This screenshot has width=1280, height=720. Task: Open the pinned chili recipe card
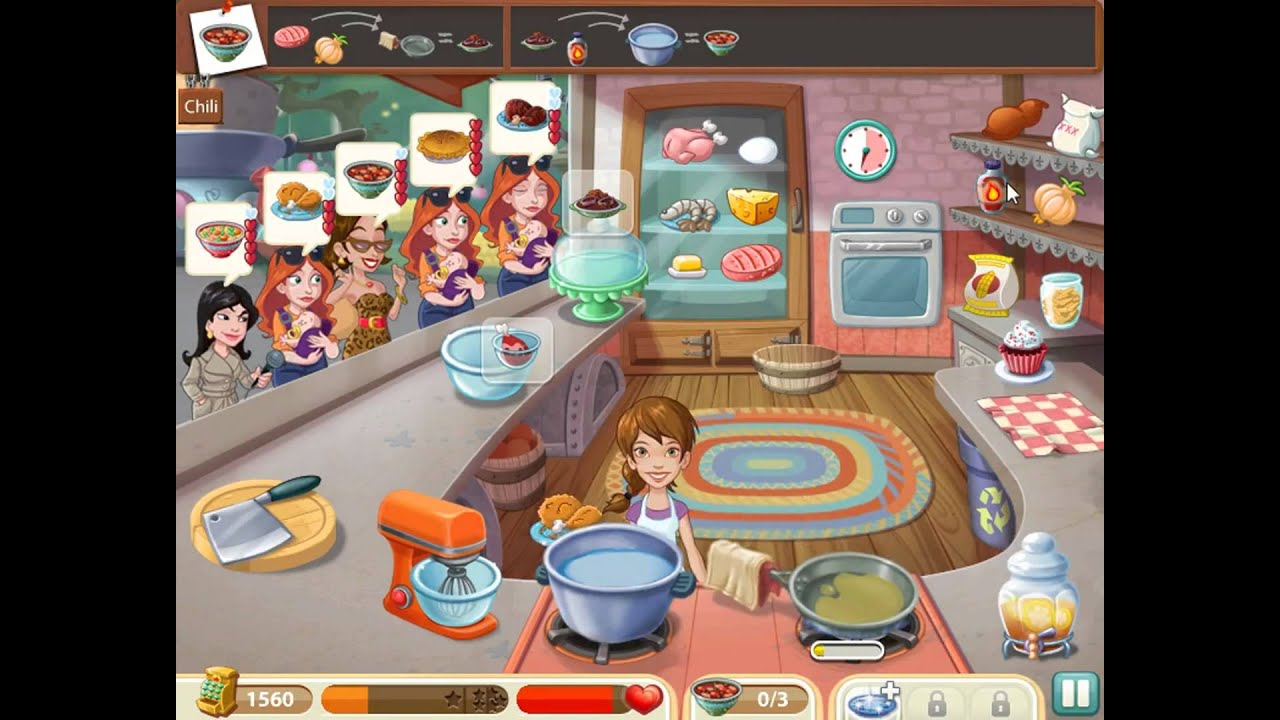coord(225,40)
